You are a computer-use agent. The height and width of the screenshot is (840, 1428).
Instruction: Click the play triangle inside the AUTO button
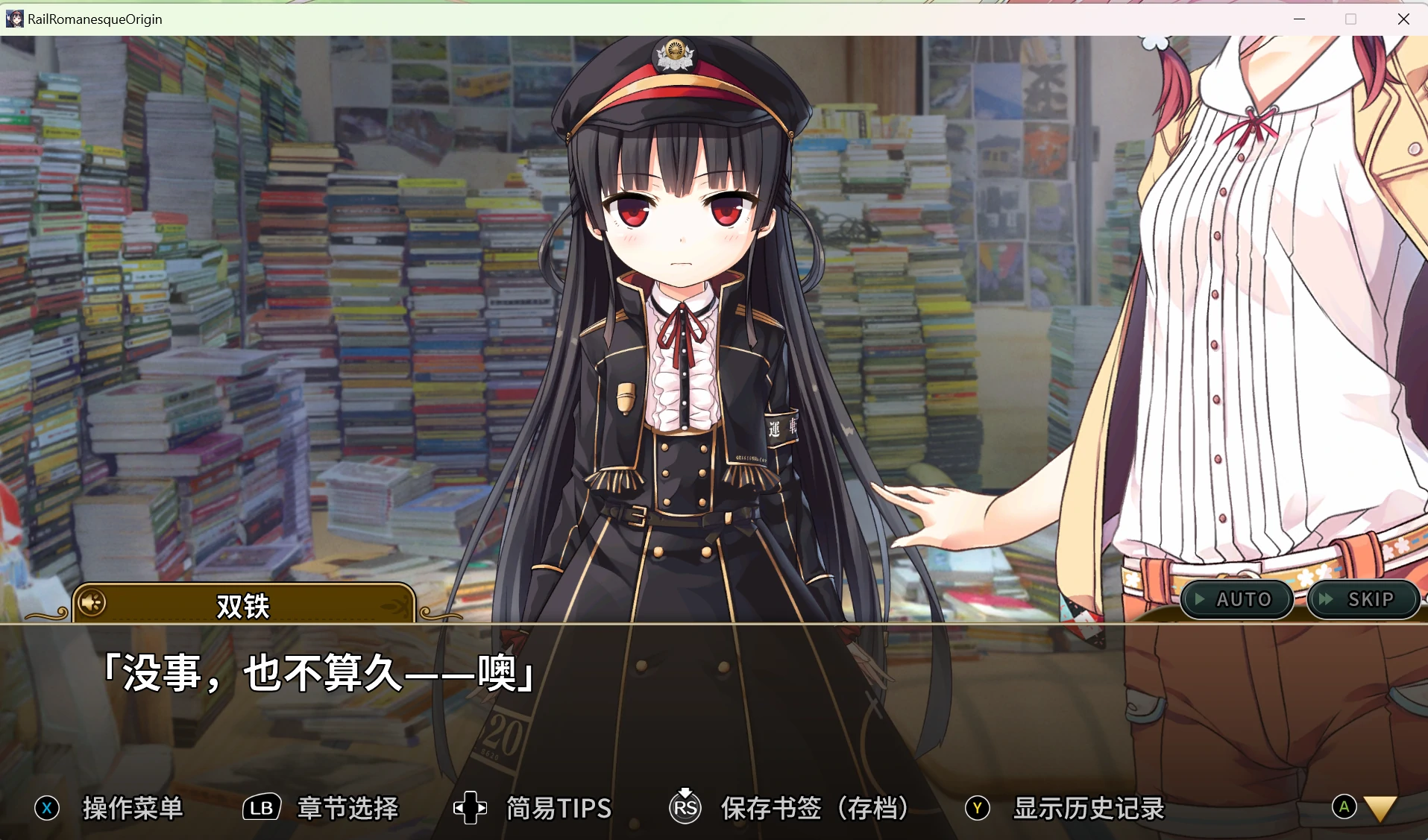[1200, 599]
